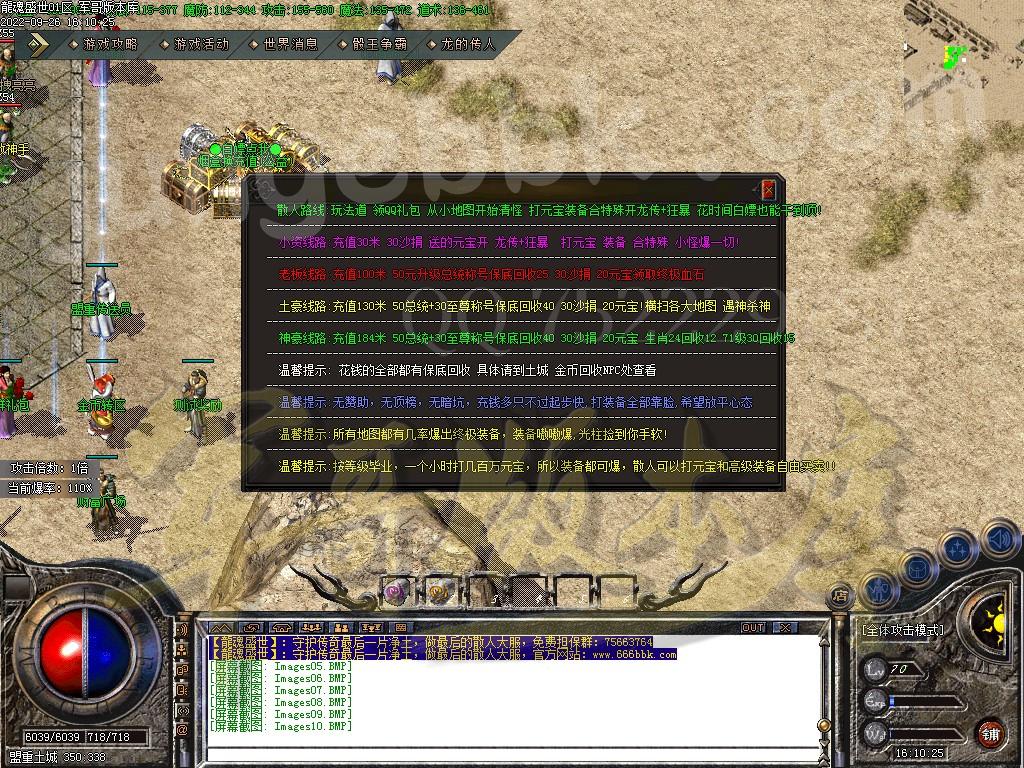Image resolution: width=1024 pixels, height=768 pixels.
Task: Click the OUT button above the chat box
Action: coord(752,627)
